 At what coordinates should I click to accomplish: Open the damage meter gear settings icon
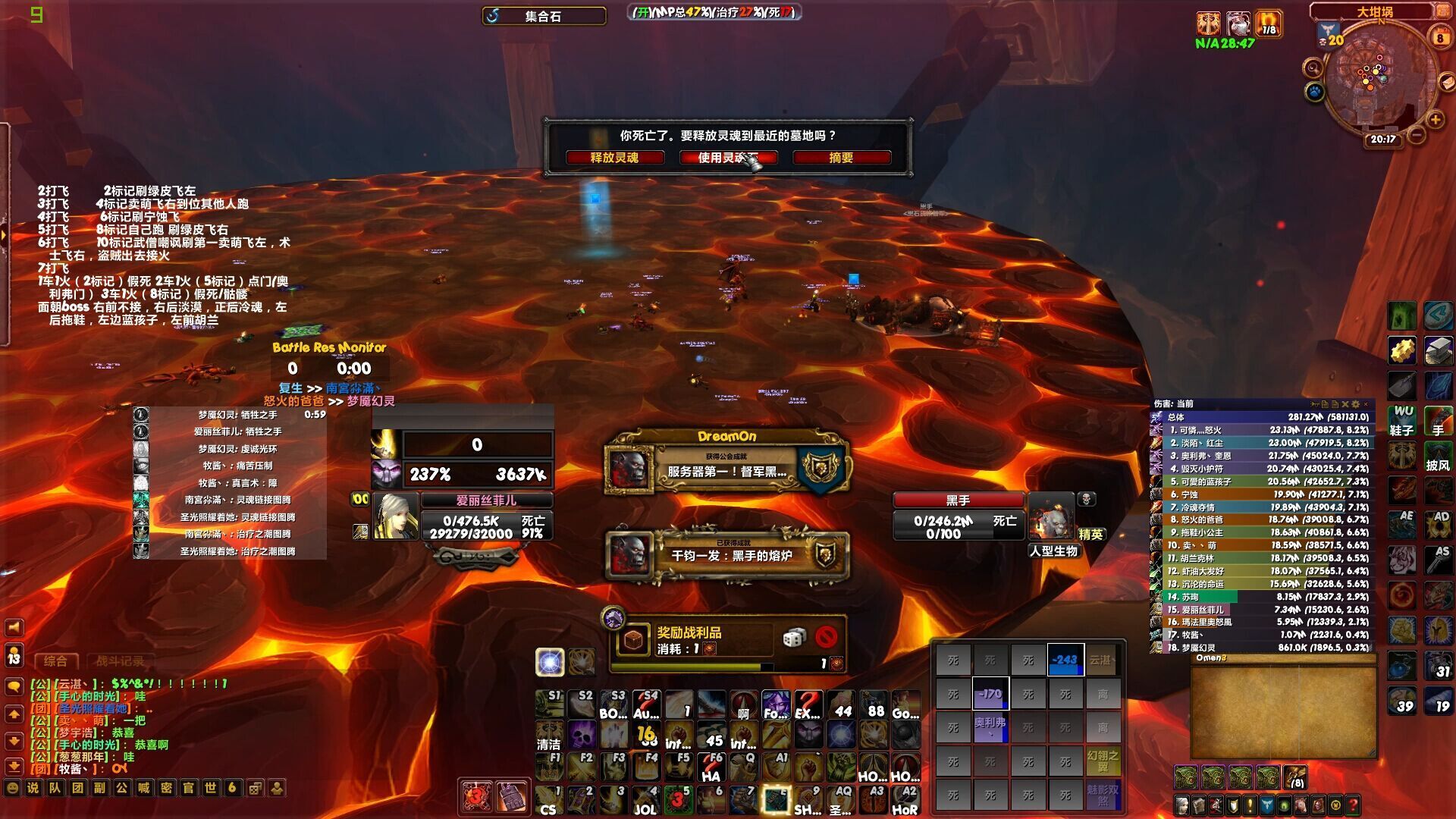(x=1356, y=404)
